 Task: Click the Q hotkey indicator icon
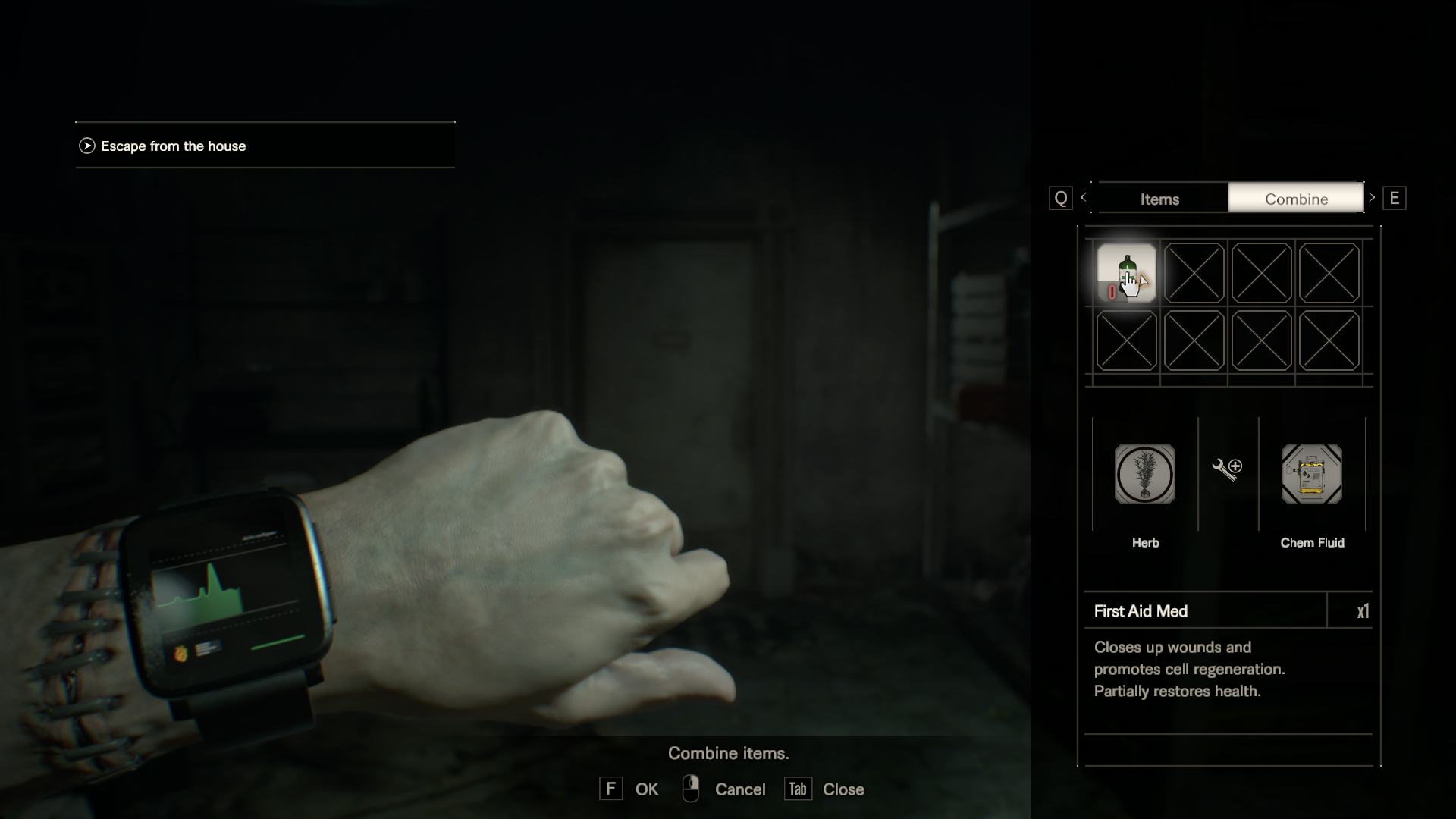pyautogui.click(x=1059, y=198)
